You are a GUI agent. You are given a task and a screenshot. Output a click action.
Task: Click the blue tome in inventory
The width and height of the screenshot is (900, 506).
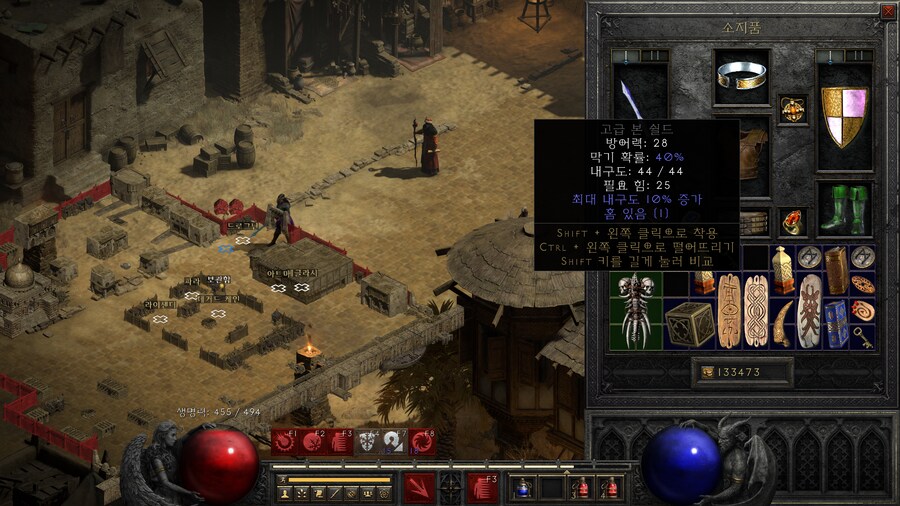836,323
